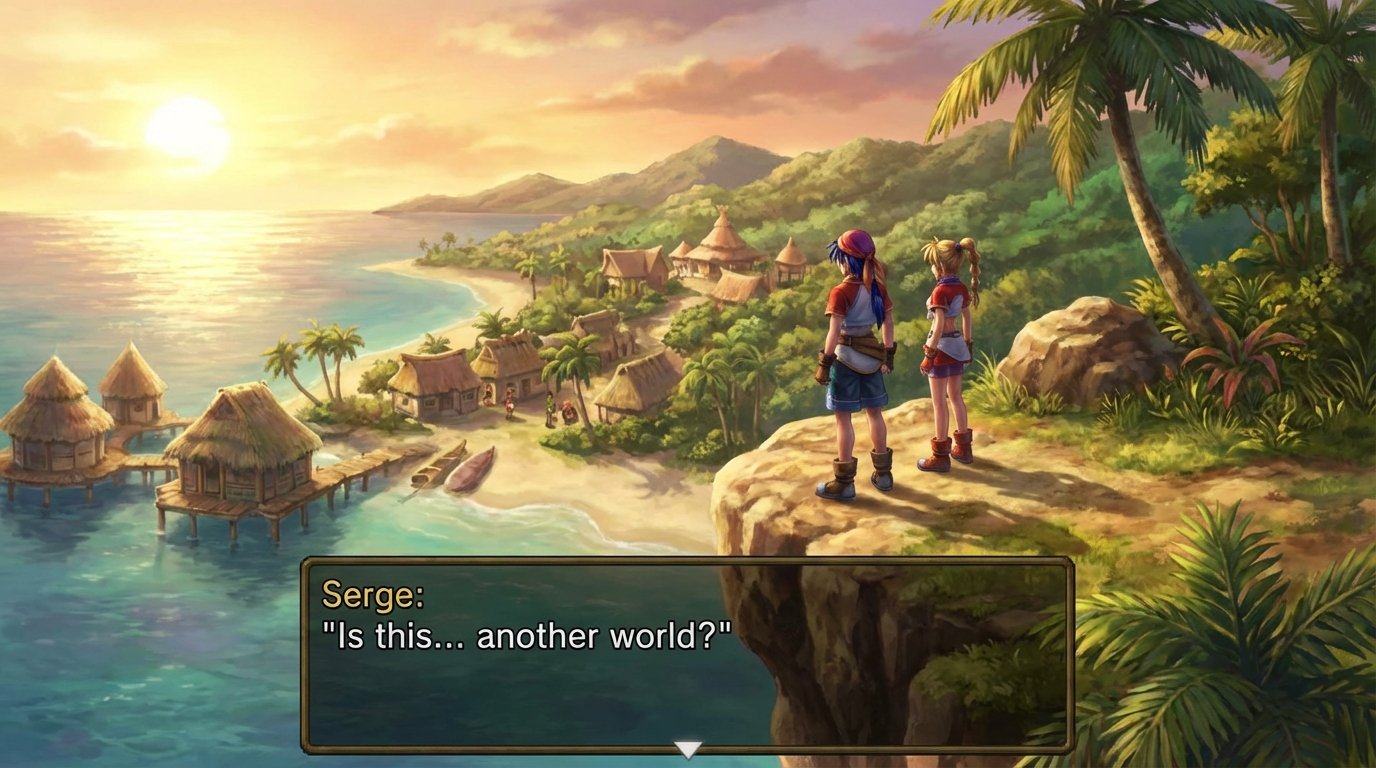Image resolution: width=1376 pixels, height=768 pixels.
Task: Click Serge's red bandana
Action: [855, 250]
